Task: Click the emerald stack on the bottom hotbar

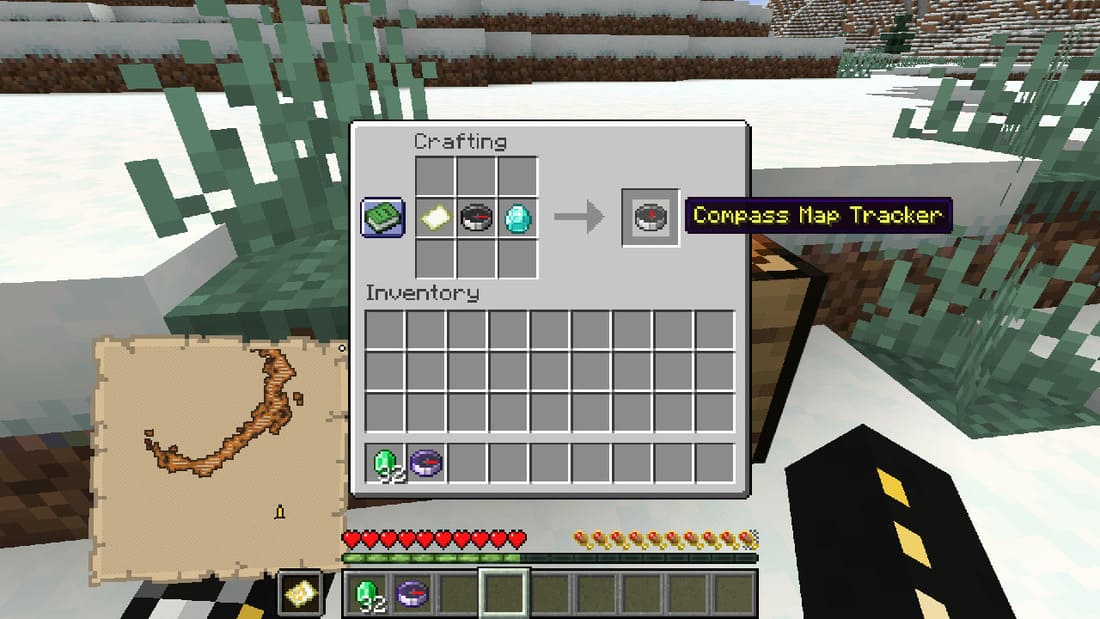Action: (x=367, y=594)
